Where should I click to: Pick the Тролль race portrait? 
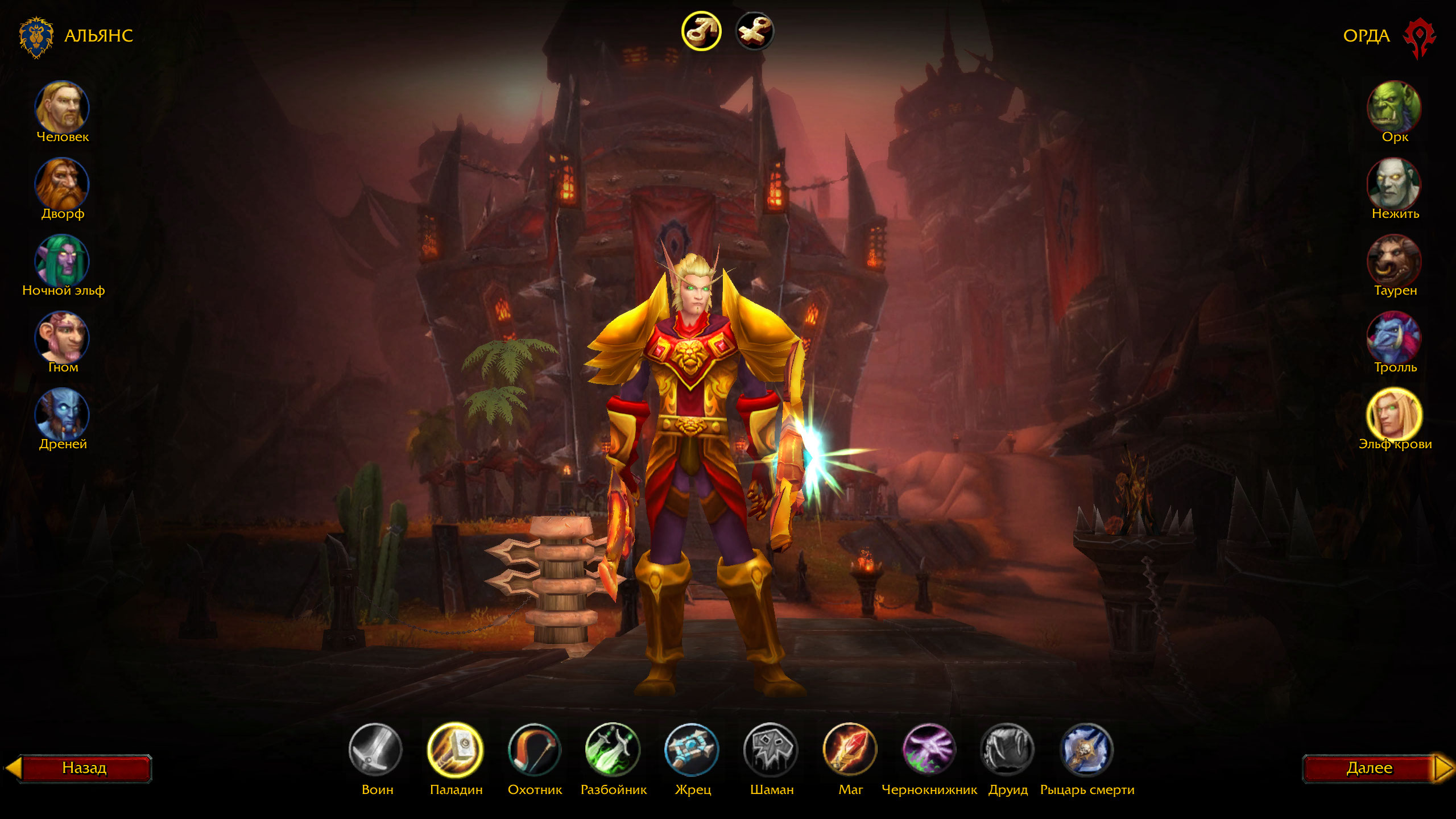point(1394,337)
